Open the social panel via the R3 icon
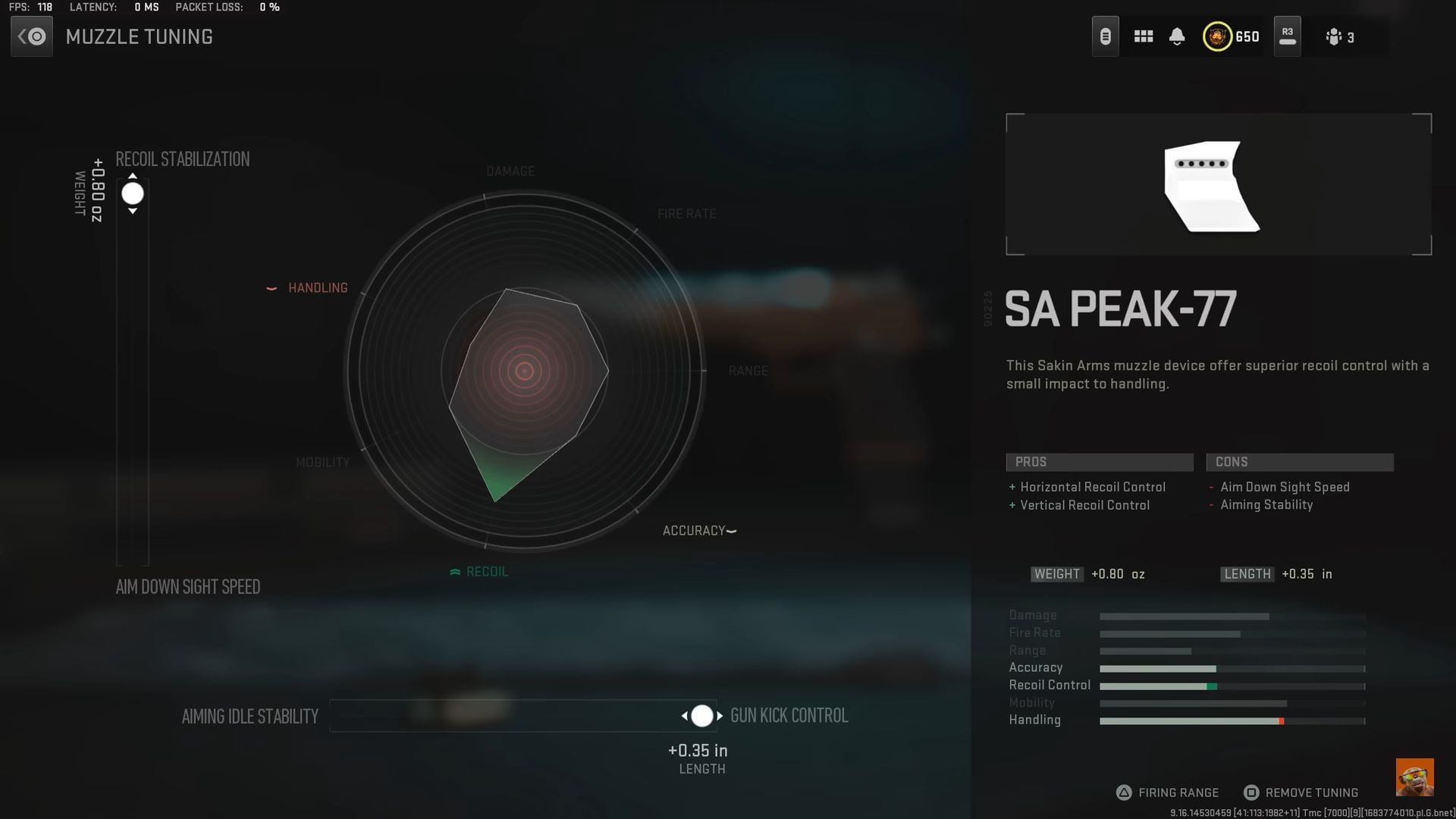 pos(1287,36)
